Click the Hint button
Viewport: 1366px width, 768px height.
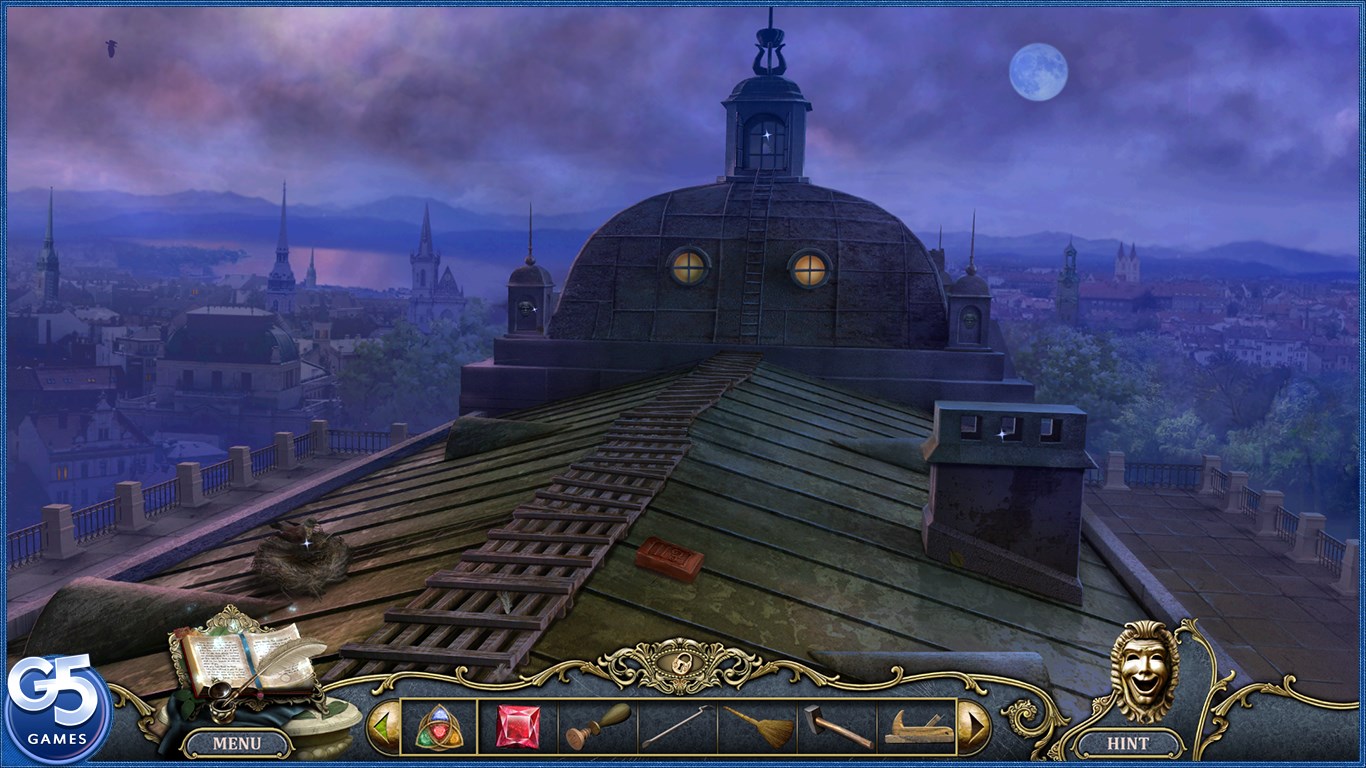[x=1127, y=743]
